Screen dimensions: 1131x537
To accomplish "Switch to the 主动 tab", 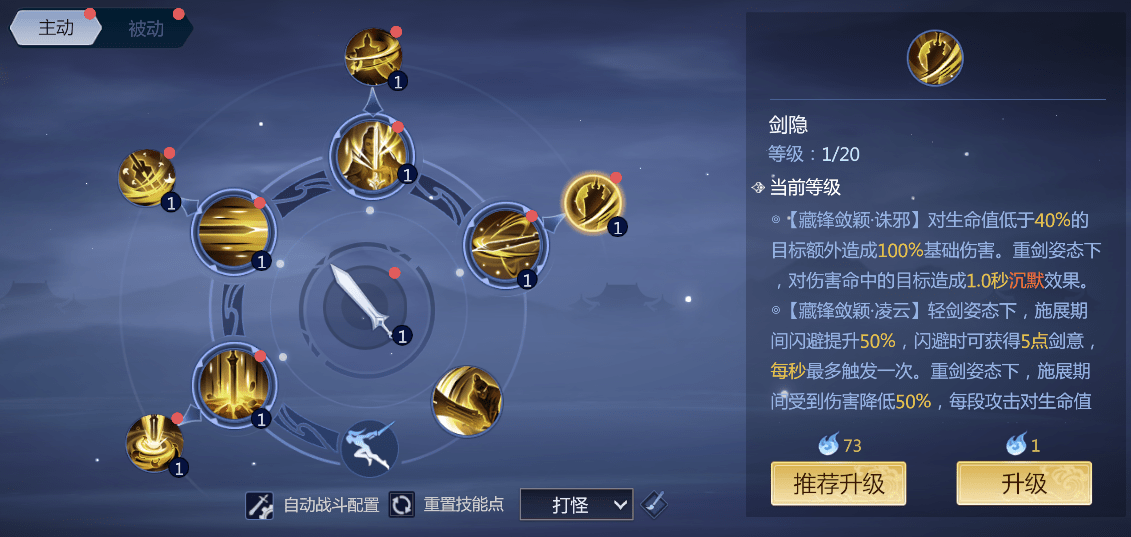I will click(56, 28).
